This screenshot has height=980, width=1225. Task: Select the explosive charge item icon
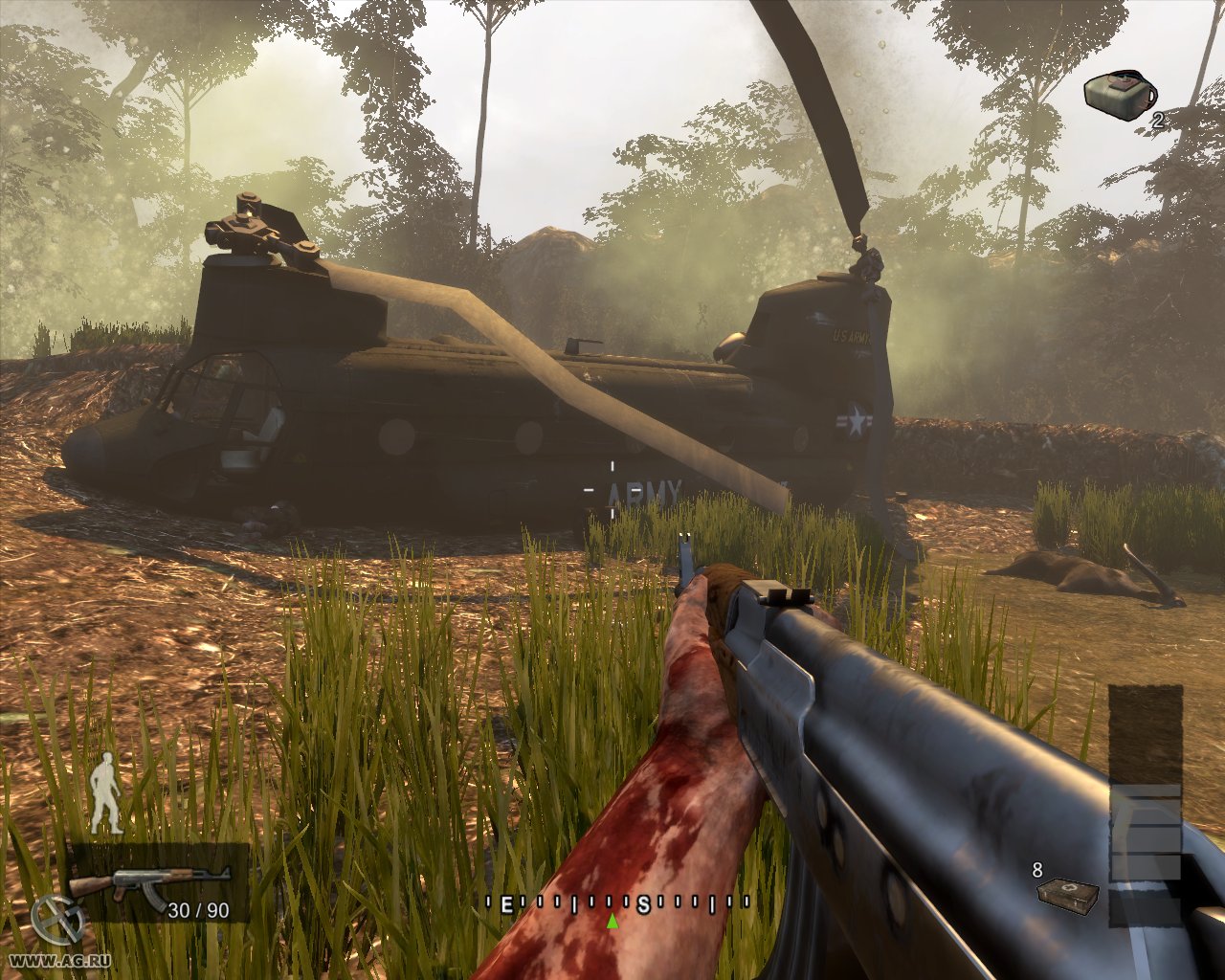[x=1119, y=96]
